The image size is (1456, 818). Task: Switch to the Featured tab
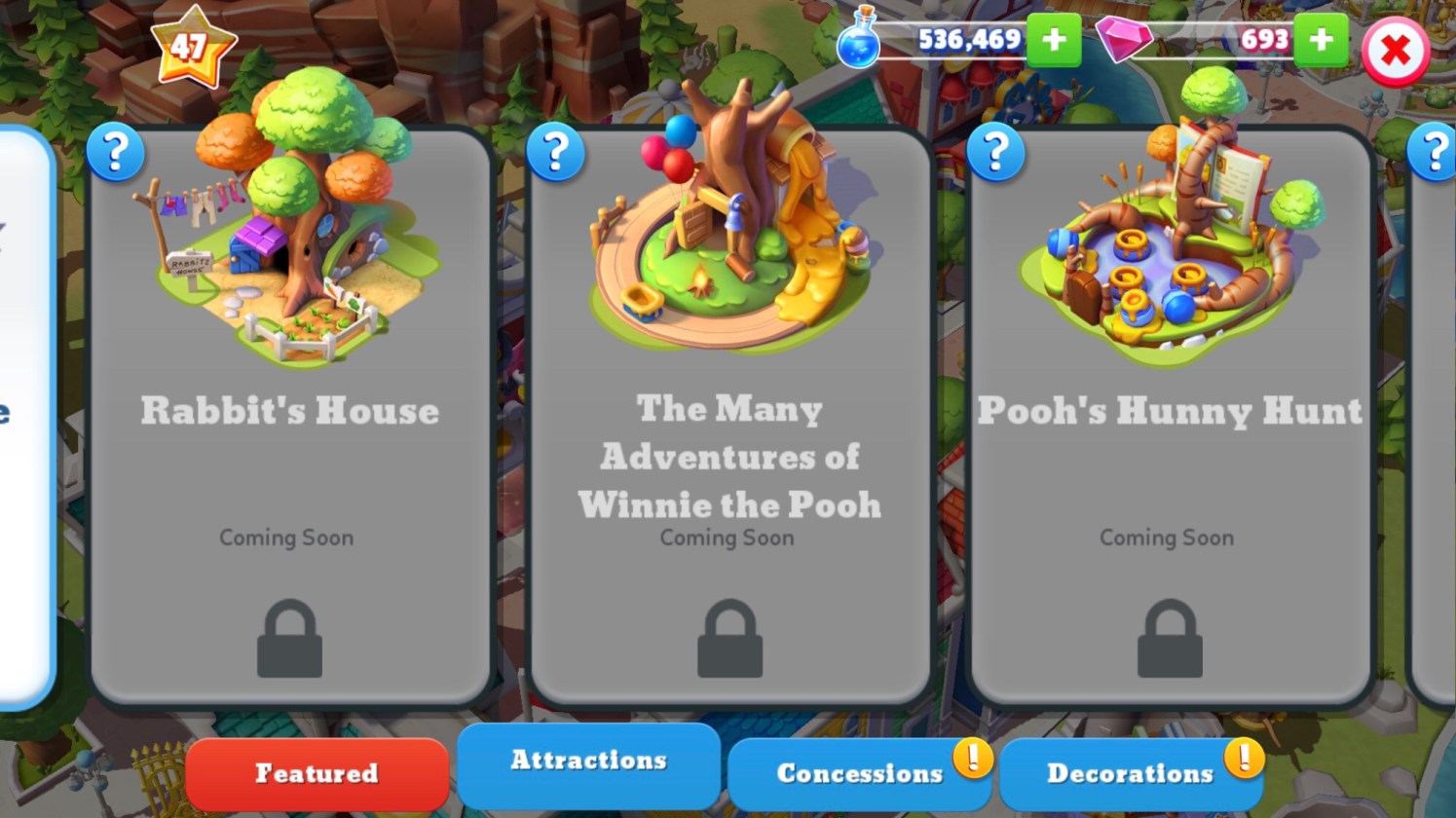(x=317, y=773)
